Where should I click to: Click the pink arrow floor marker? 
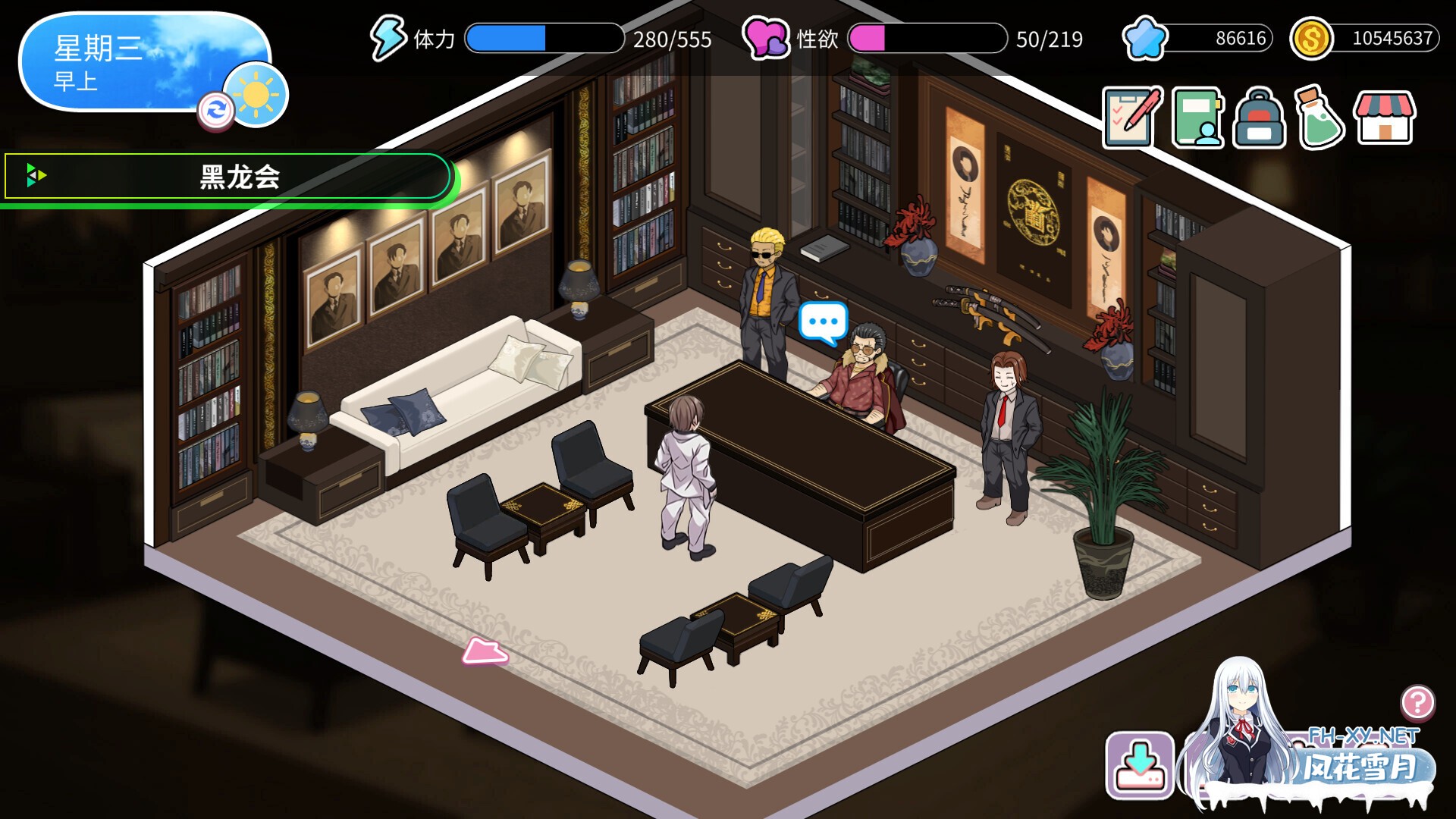tap(486, 651)
